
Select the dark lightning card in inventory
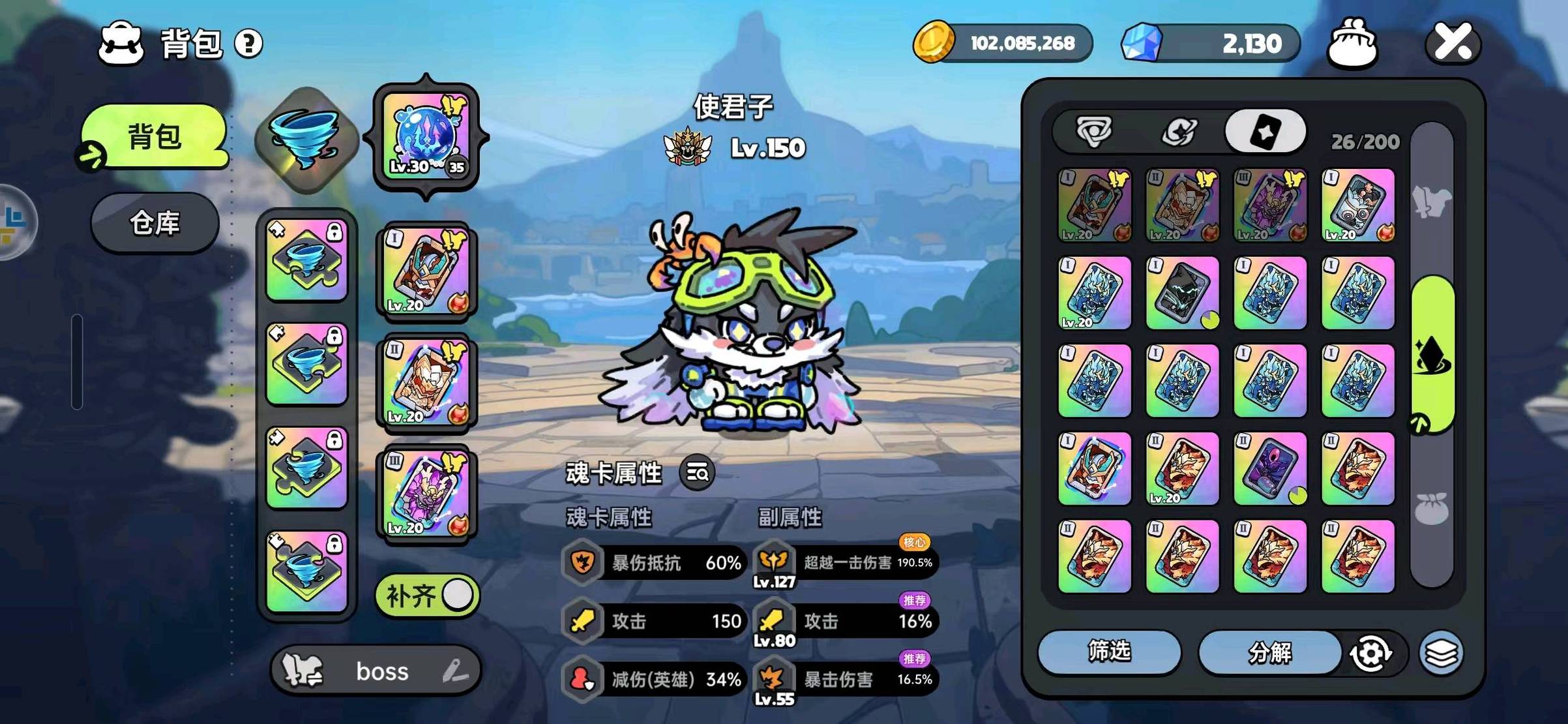(x=1182, y=293)
